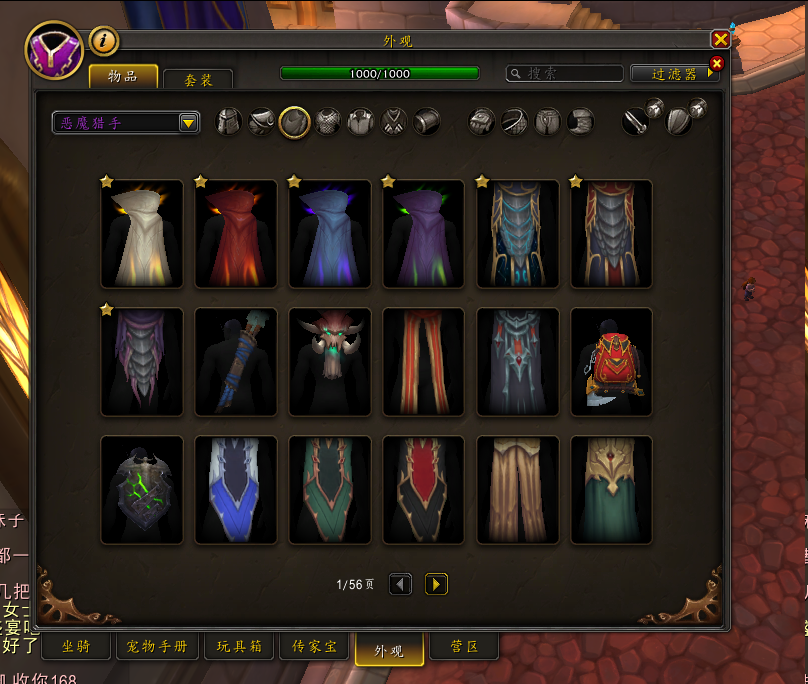
Task: Select the green-cracked shield back appearance
Action: [141, 489]
